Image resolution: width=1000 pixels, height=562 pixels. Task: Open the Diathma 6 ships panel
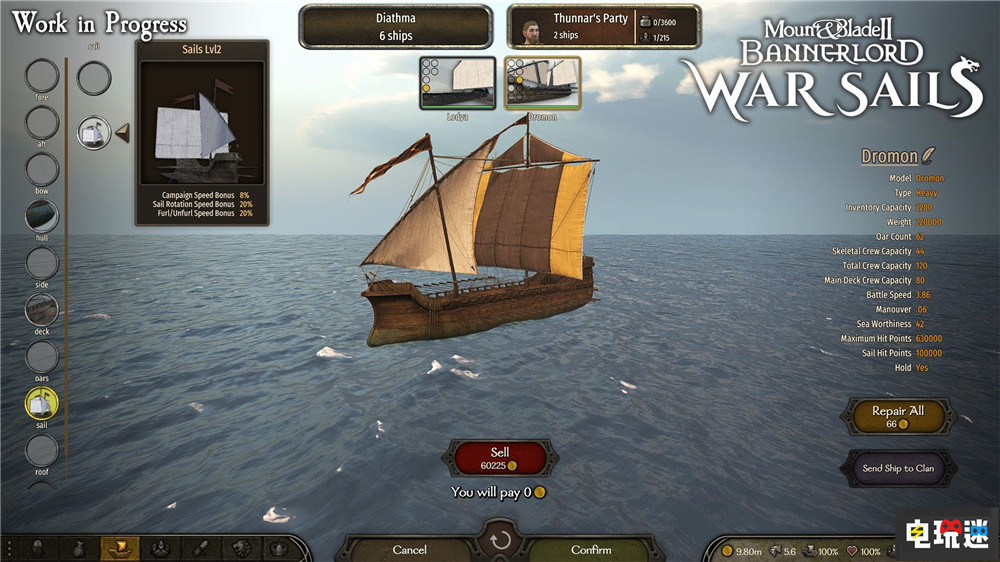point(396,27)
